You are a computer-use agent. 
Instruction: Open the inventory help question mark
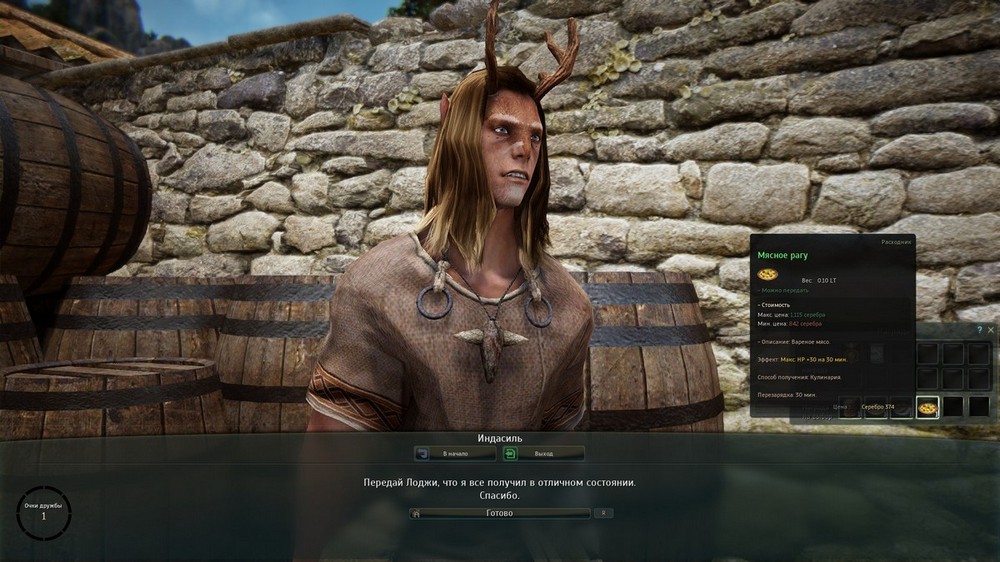click(979, 329)
